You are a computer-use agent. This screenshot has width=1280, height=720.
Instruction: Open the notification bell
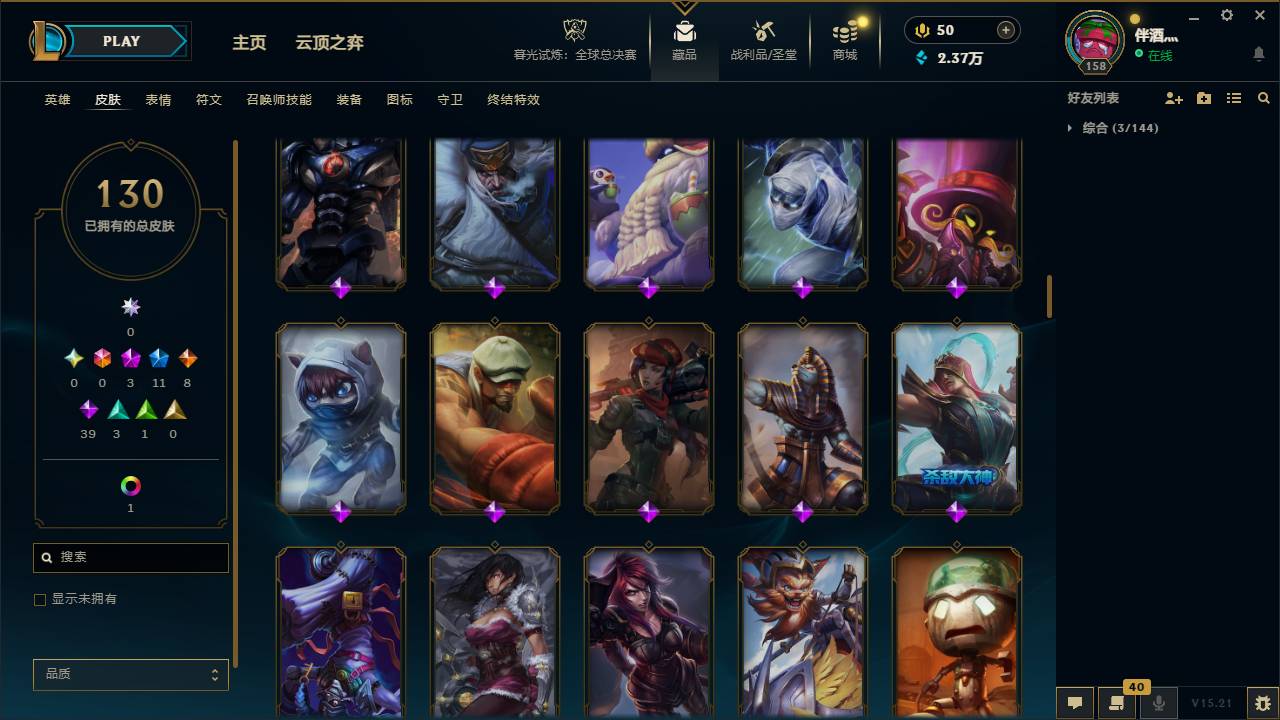tap(1259, 53)
